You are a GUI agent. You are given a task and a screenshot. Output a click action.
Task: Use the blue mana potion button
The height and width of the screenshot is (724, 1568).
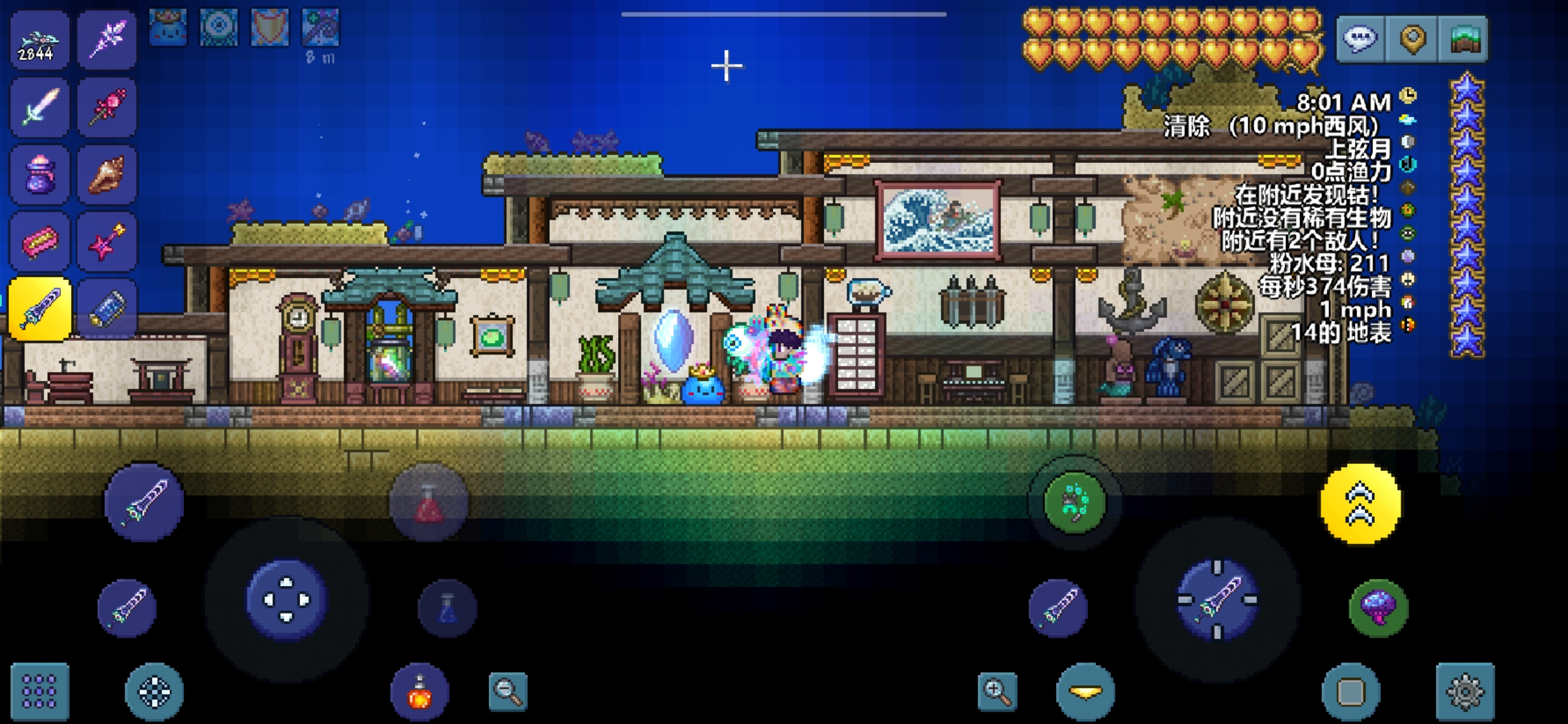(x=447, y=608)
